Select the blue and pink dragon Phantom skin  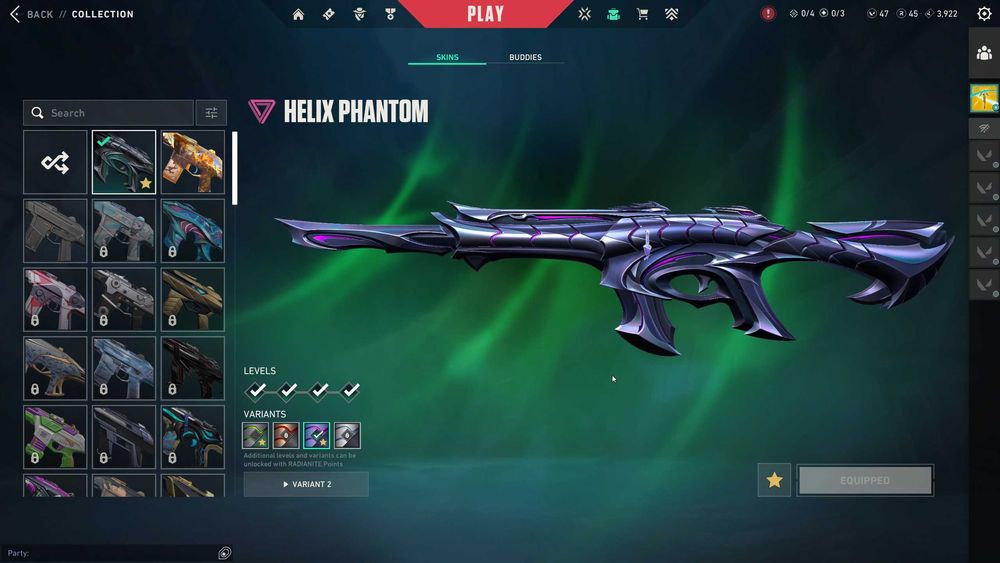193,230
